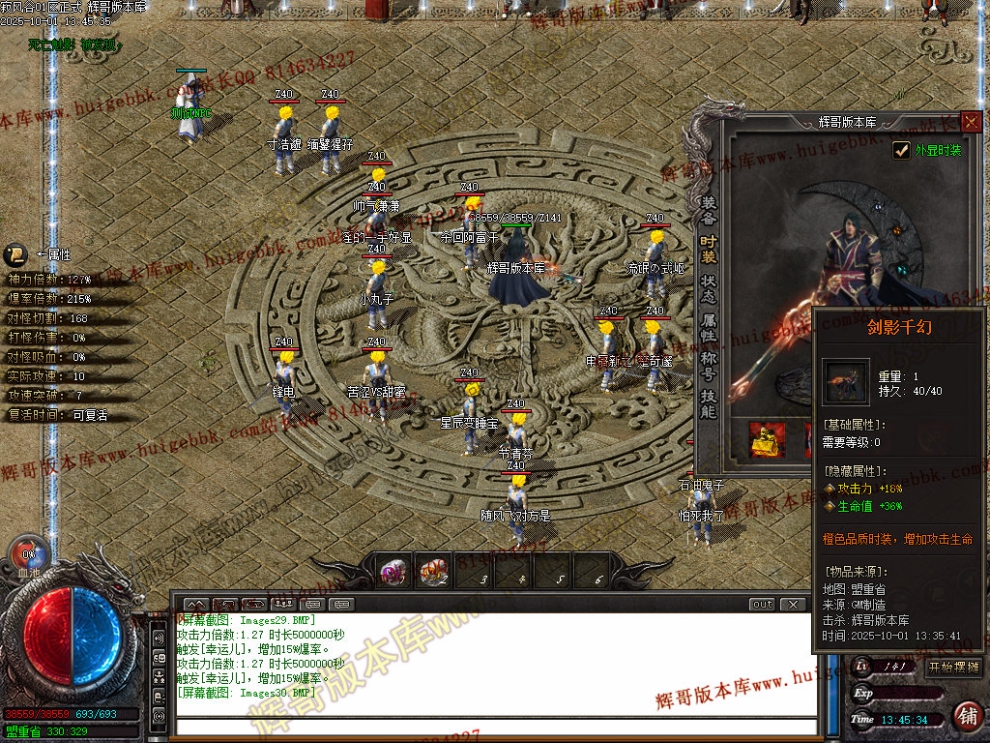The height and width of the screenshot is (743, 990).
Task: Click the OUT button on chat window
Action: pos(762,605)
